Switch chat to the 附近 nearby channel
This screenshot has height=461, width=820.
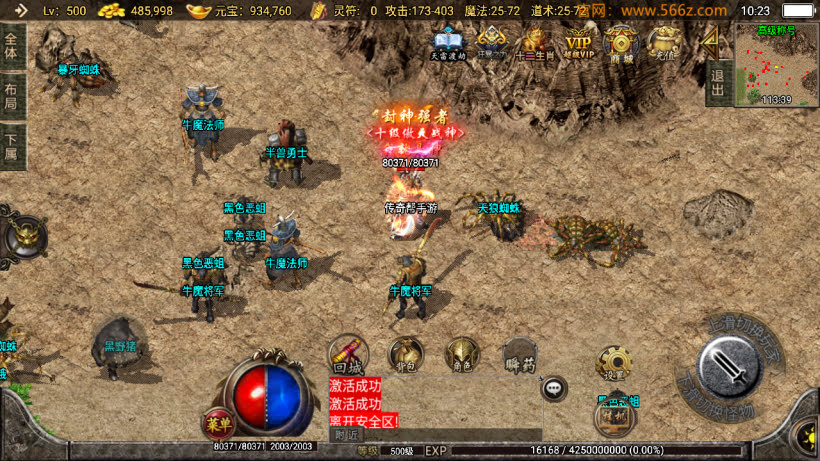pyautogui.click(x=346, y=435)
